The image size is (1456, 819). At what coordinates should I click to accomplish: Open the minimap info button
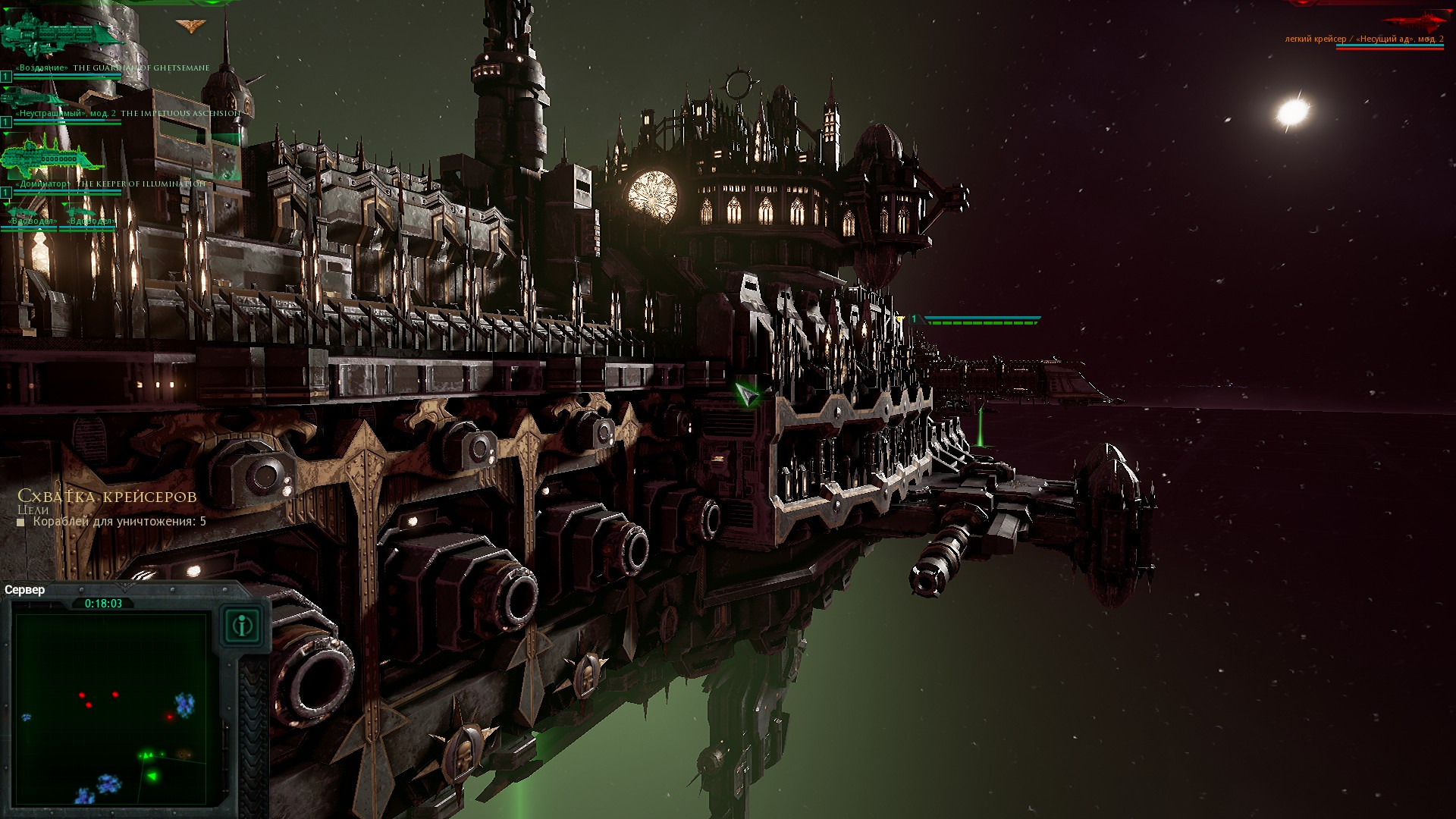[243, 626]
